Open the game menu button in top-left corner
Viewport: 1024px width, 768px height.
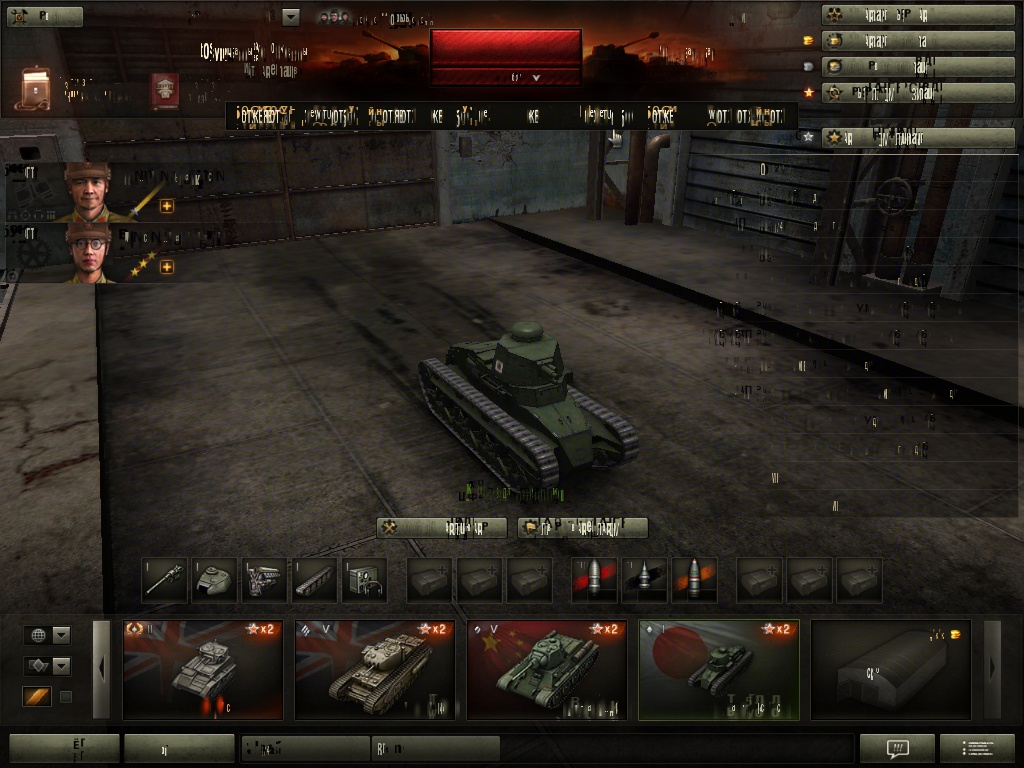tap(44, 16)
